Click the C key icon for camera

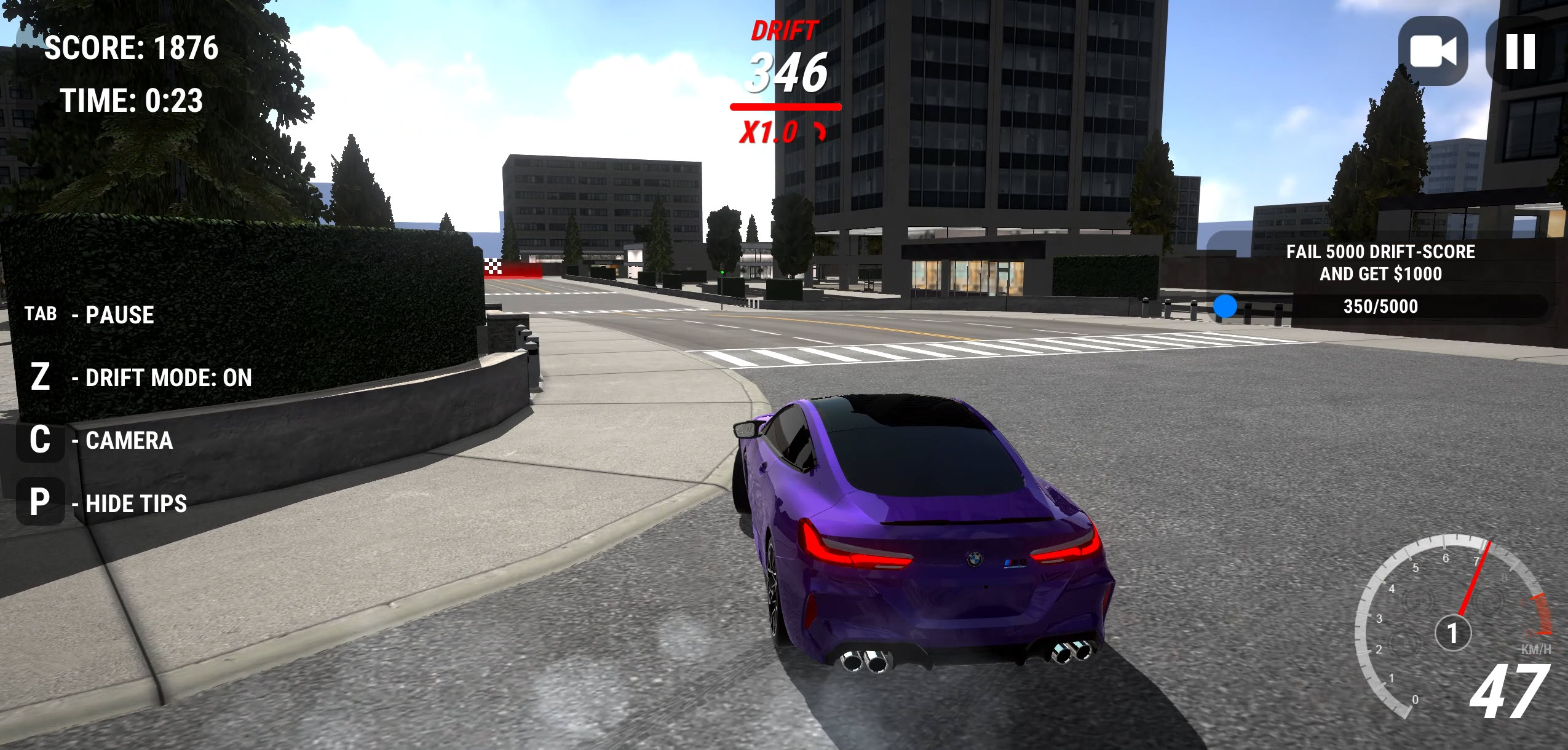click(x=41, y=440)
